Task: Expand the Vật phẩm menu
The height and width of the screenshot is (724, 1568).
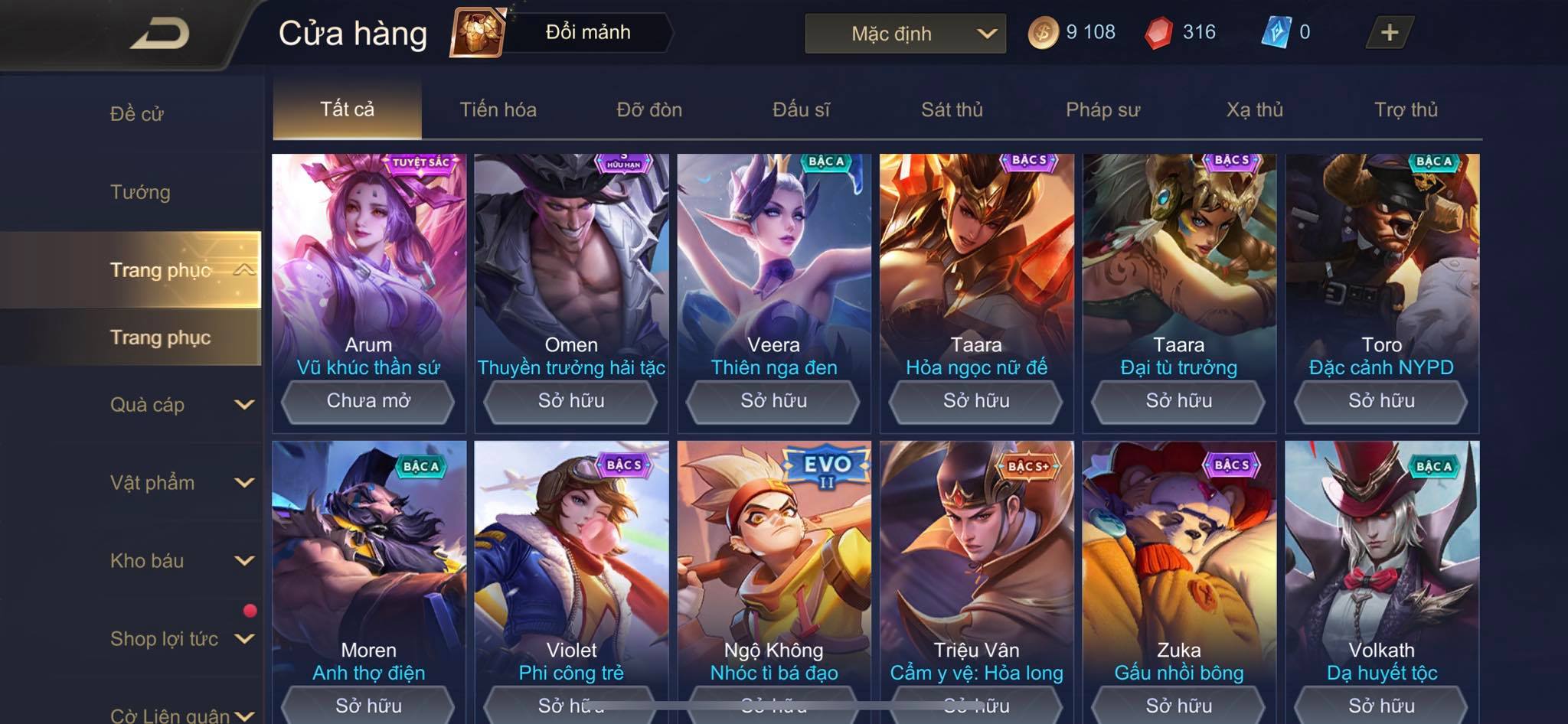Action: click(x=181, y=483)
